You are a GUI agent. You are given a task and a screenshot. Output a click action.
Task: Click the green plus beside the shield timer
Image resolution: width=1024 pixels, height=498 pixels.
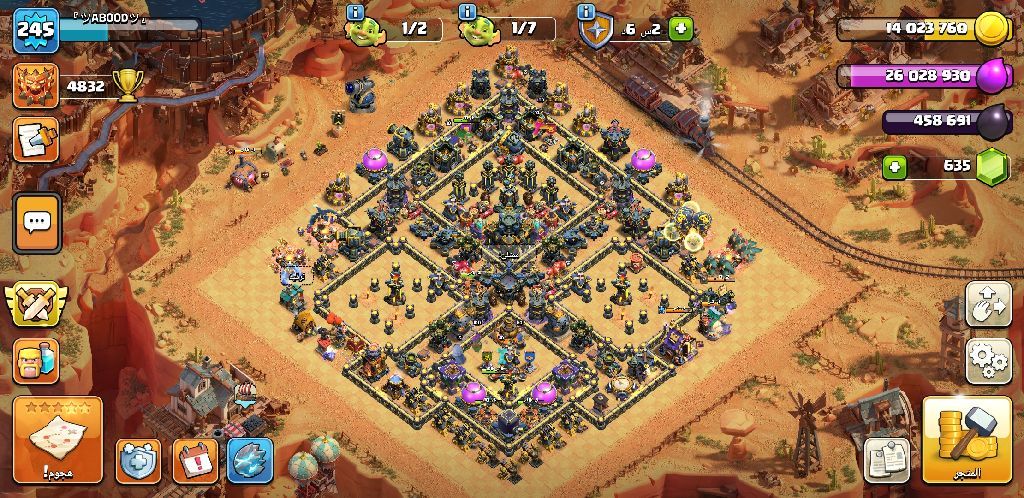pos(681,30)
